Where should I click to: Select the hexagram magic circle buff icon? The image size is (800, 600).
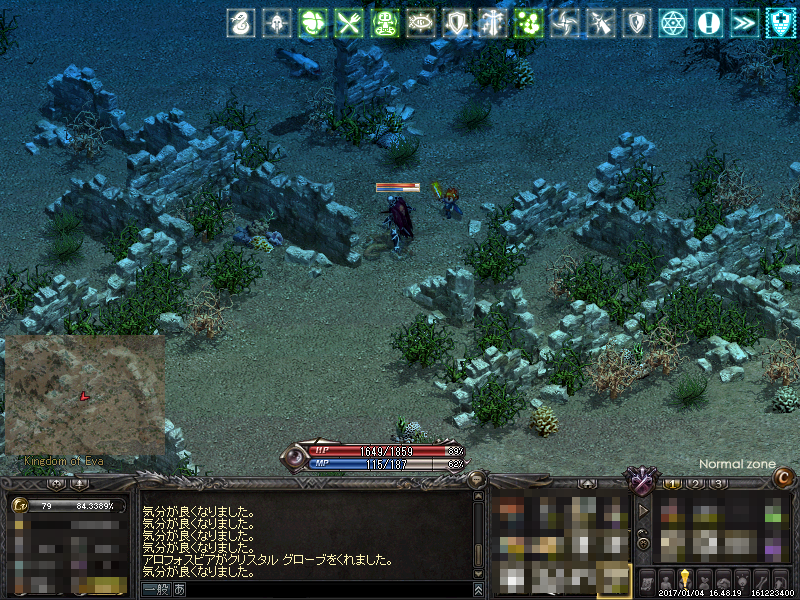(673, 22)
